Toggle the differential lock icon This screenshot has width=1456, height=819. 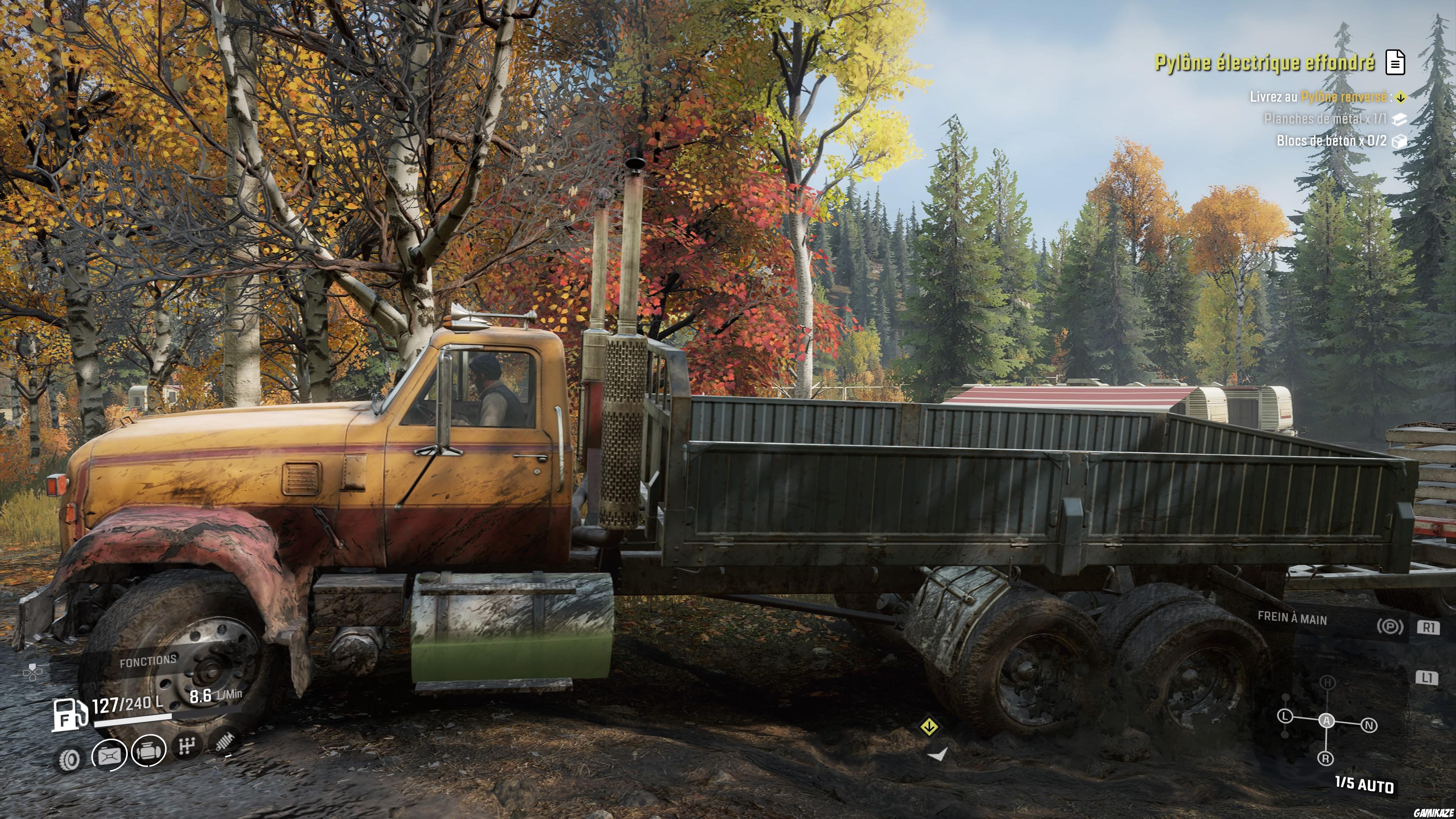pyautogui.click(x=110, y=755)
